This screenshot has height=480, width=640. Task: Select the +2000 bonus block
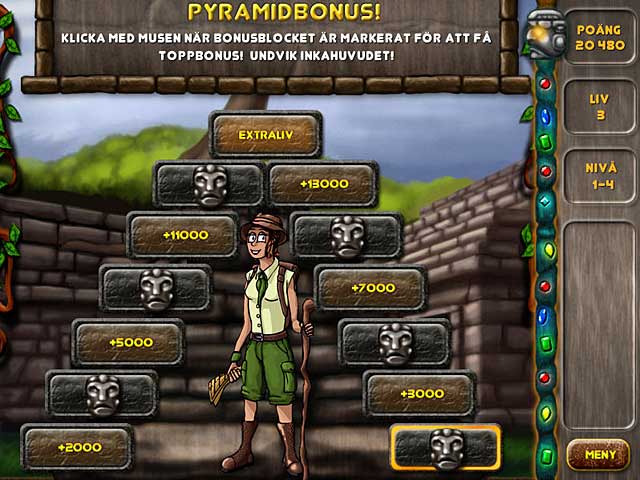tap(77, 447)
